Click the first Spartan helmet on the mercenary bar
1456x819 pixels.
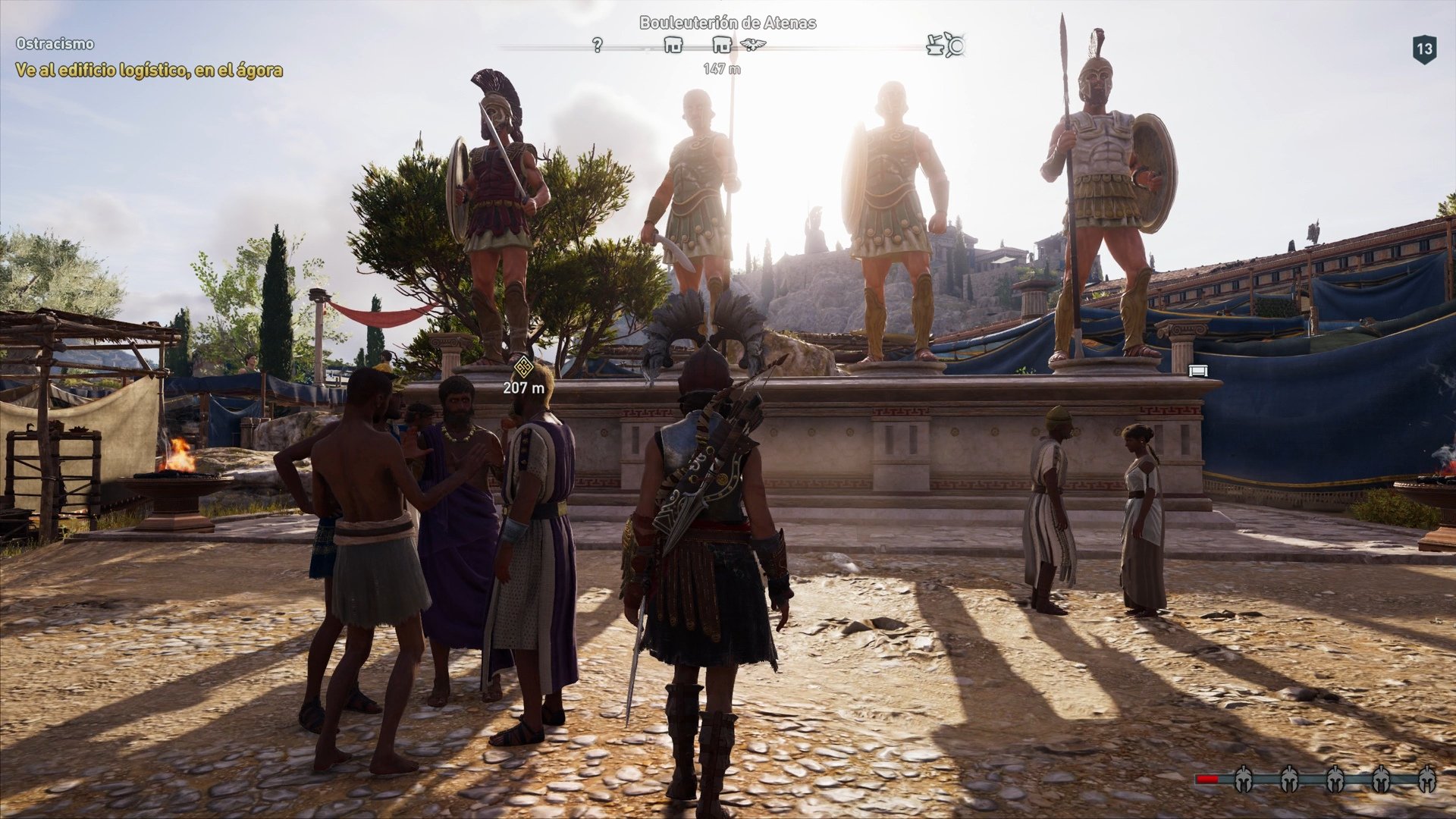click(x=1244, y=780)
